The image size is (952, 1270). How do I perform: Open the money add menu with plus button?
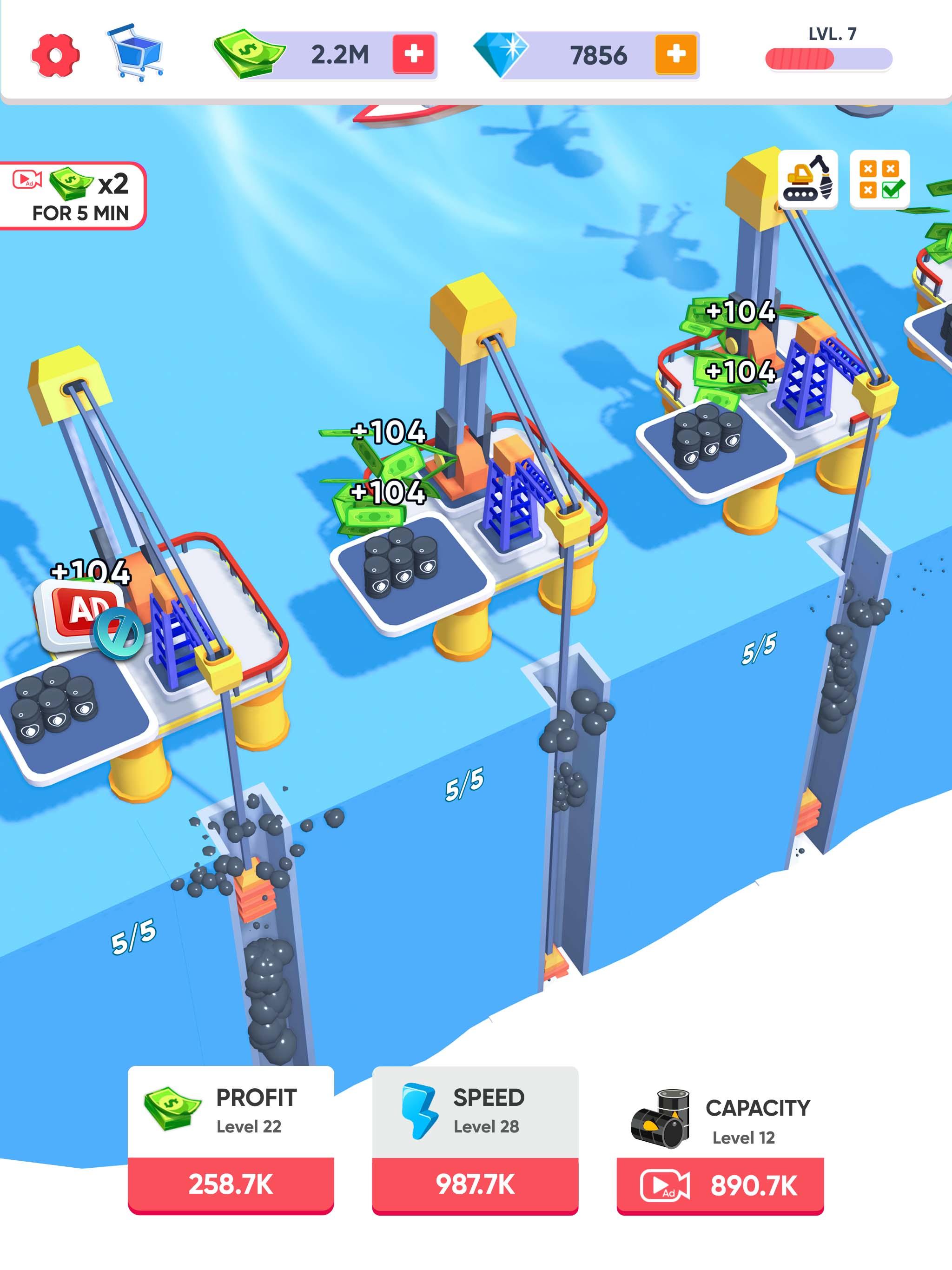click(x=415, y=54)
